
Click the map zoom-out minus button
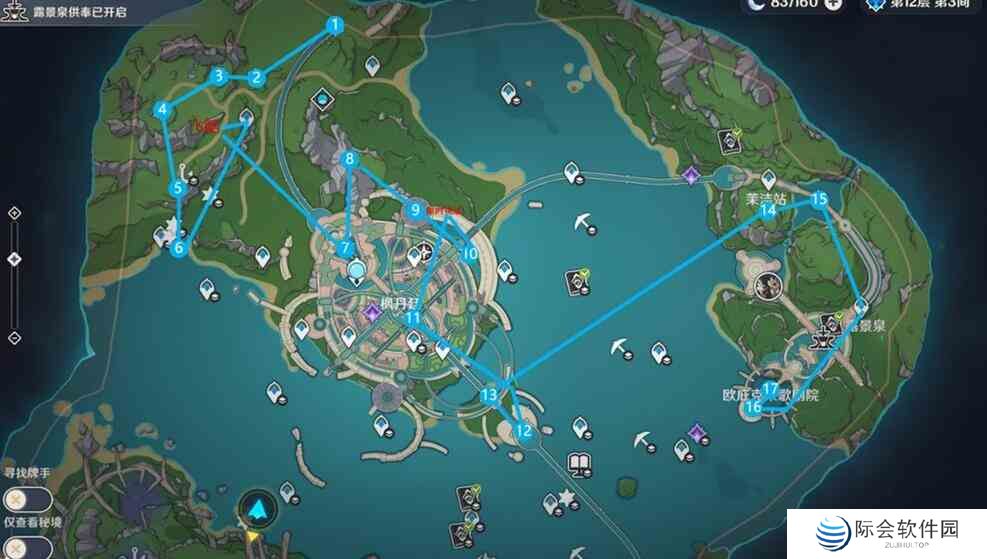(x=14, y=338)
